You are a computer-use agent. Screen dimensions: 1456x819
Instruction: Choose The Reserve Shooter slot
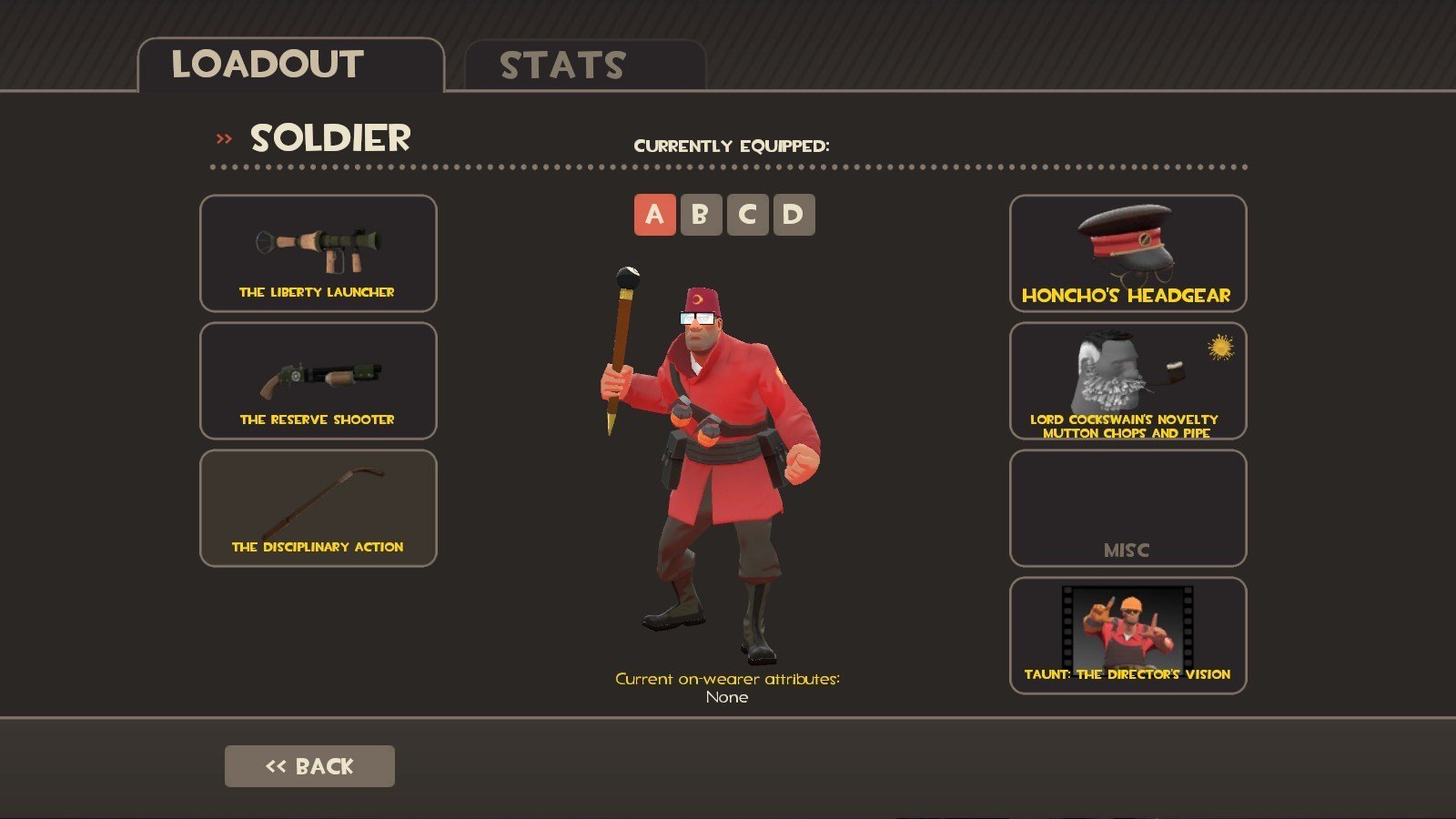318,380
